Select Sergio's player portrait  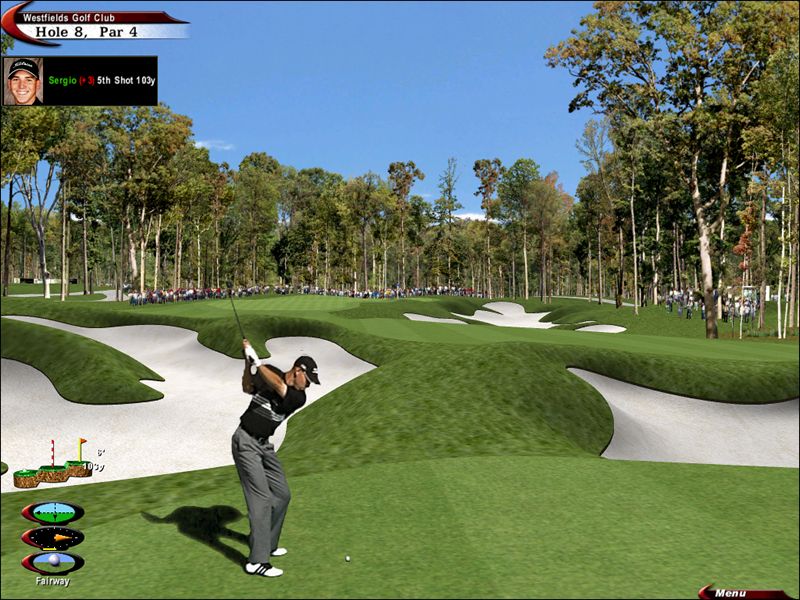[x=23, y=81]
